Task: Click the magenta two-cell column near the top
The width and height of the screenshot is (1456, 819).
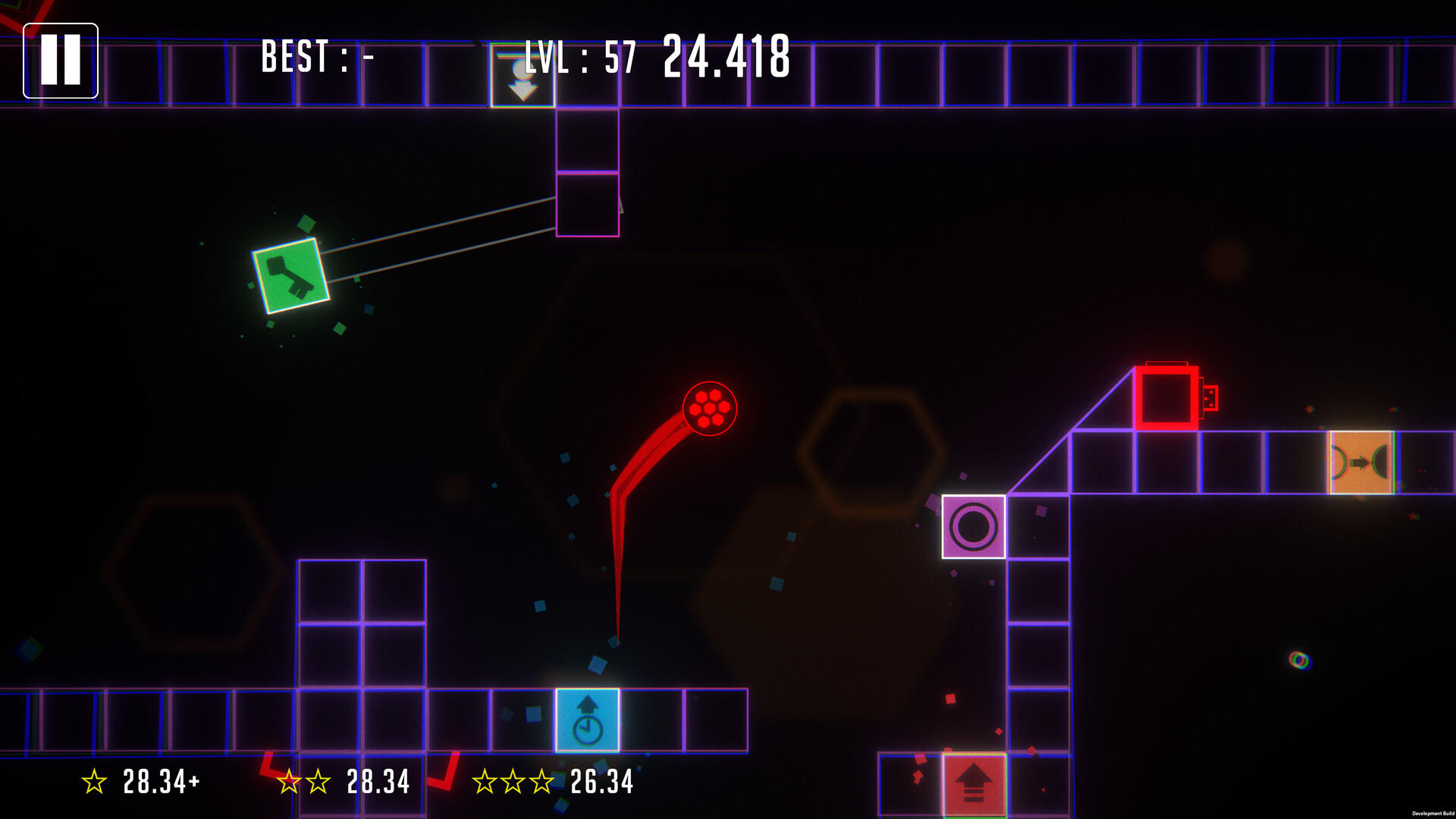Action: [588, 171]
